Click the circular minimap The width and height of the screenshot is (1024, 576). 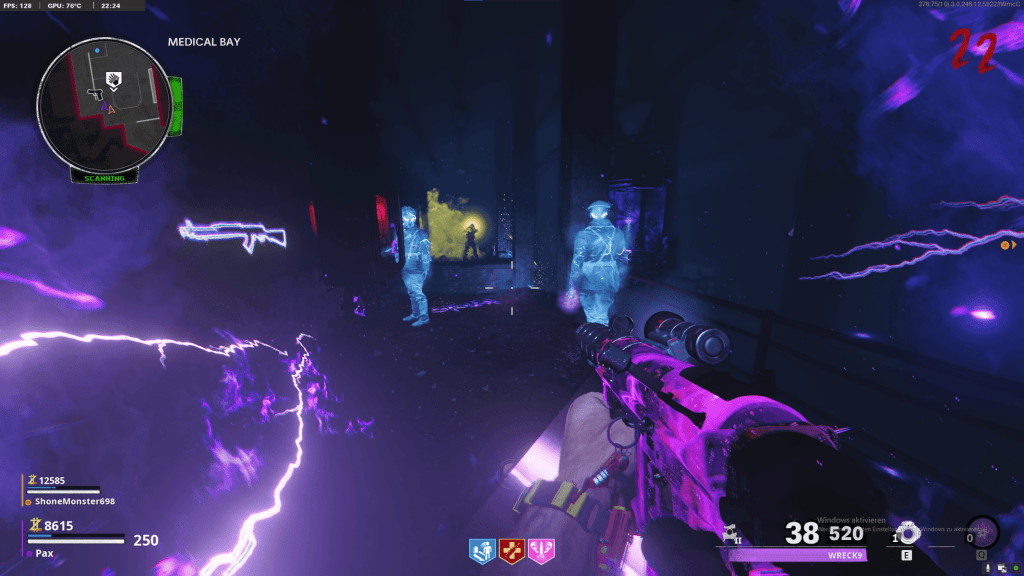pos(105,103)
